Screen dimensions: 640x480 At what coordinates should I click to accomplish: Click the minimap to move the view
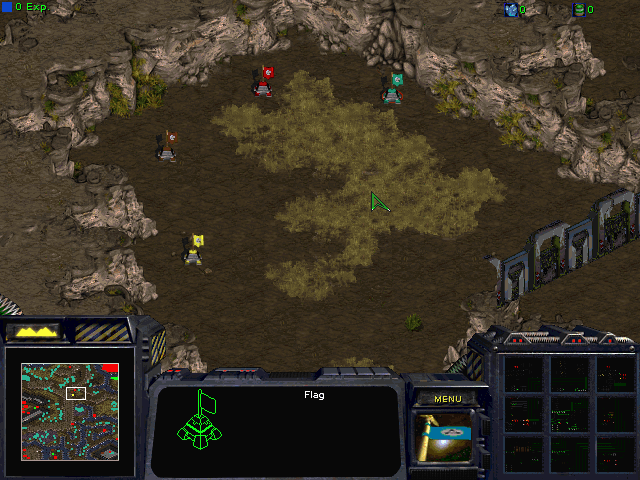70,411
